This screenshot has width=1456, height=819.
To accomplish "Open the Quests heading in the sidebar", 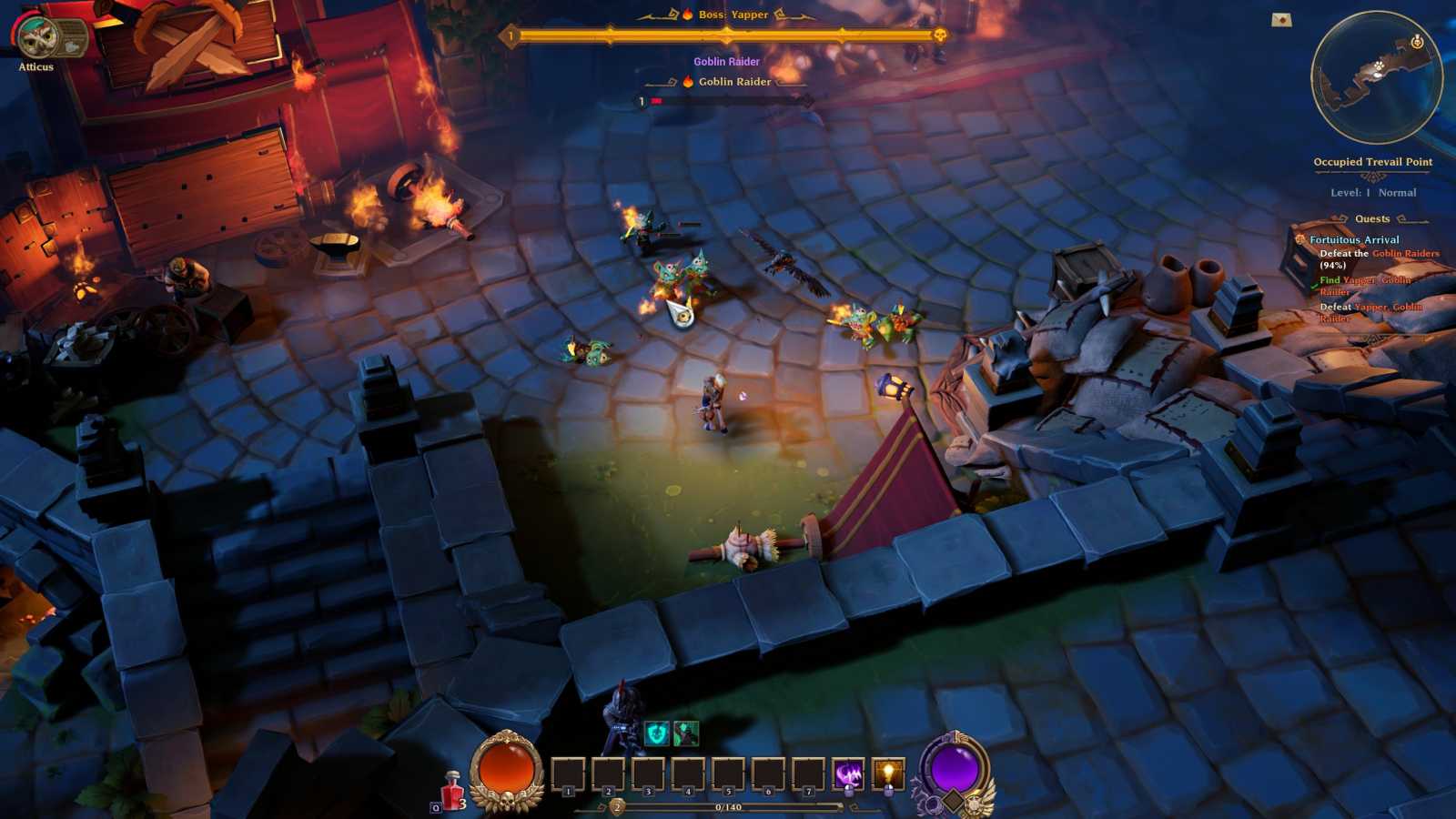I will click(x=1370, y=217).
